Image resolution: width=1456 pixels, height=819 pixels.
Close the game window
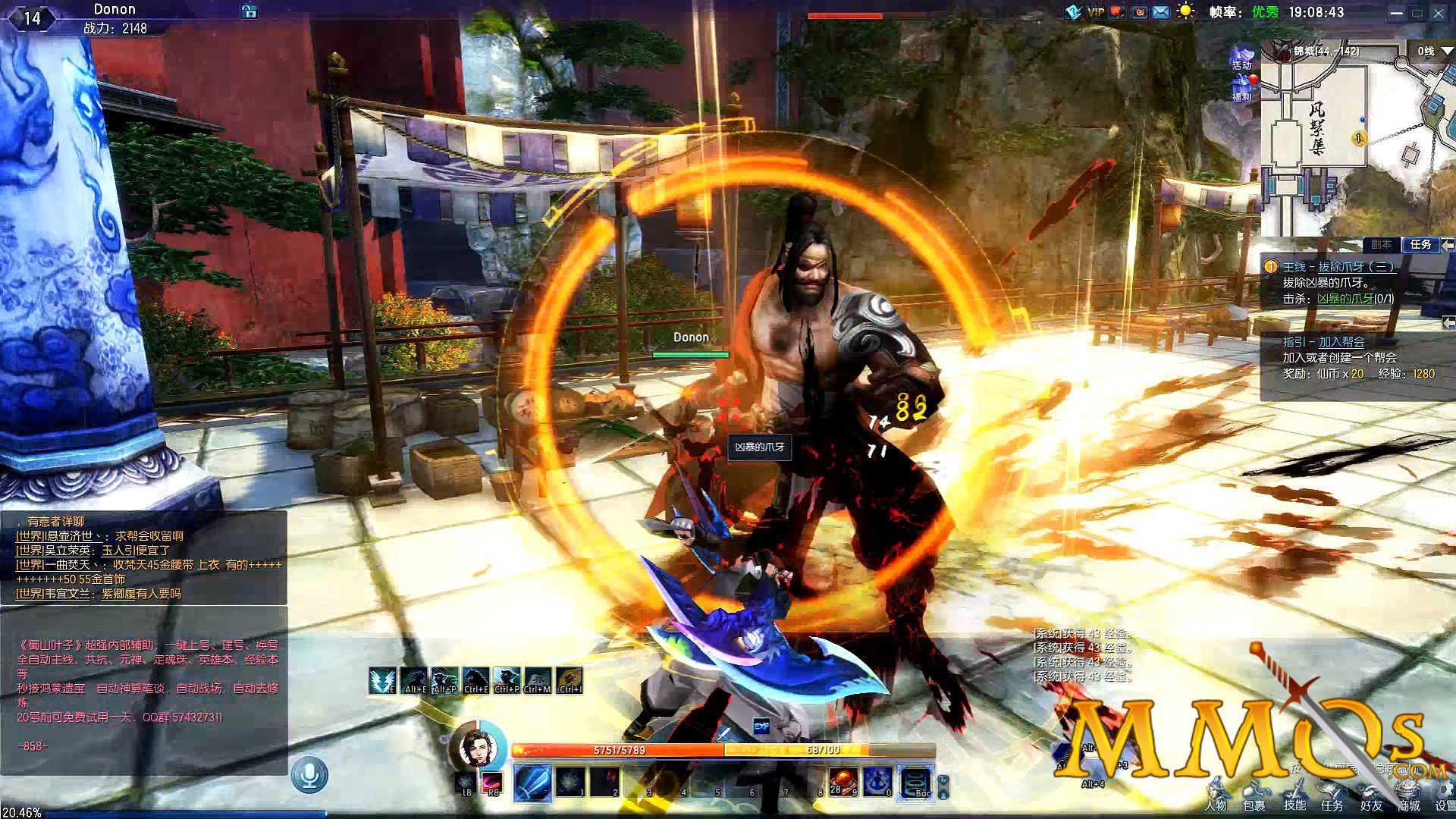click(1439, 13)
